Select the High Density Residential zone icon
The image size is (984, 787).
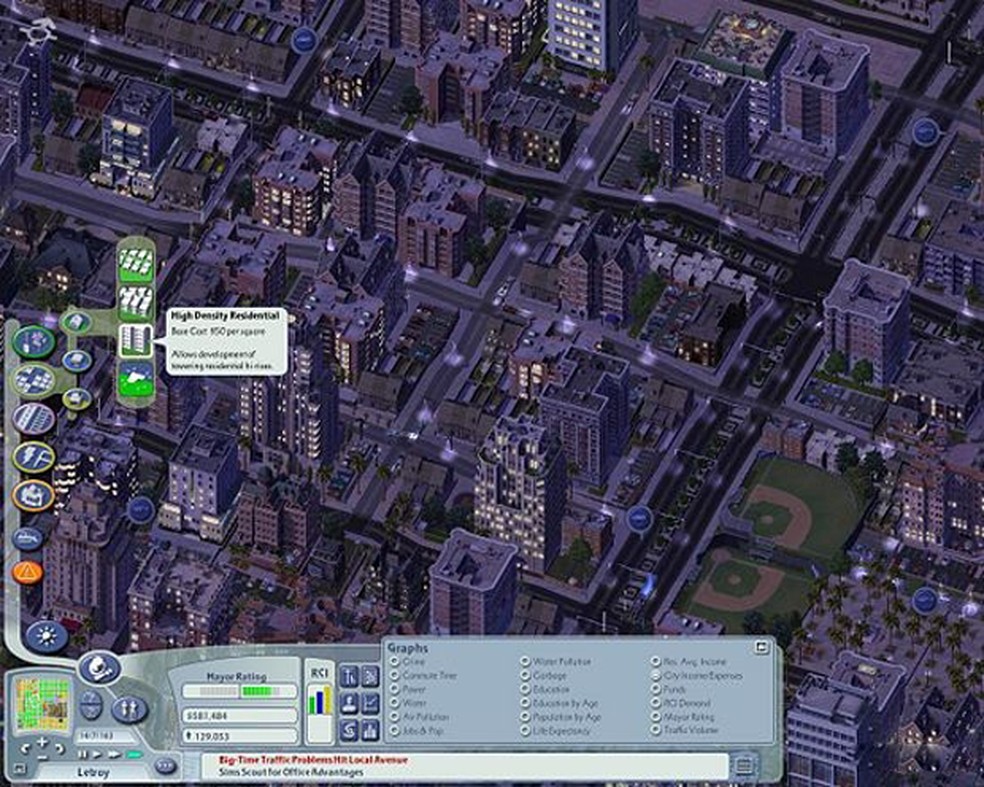tap(133, 339)
